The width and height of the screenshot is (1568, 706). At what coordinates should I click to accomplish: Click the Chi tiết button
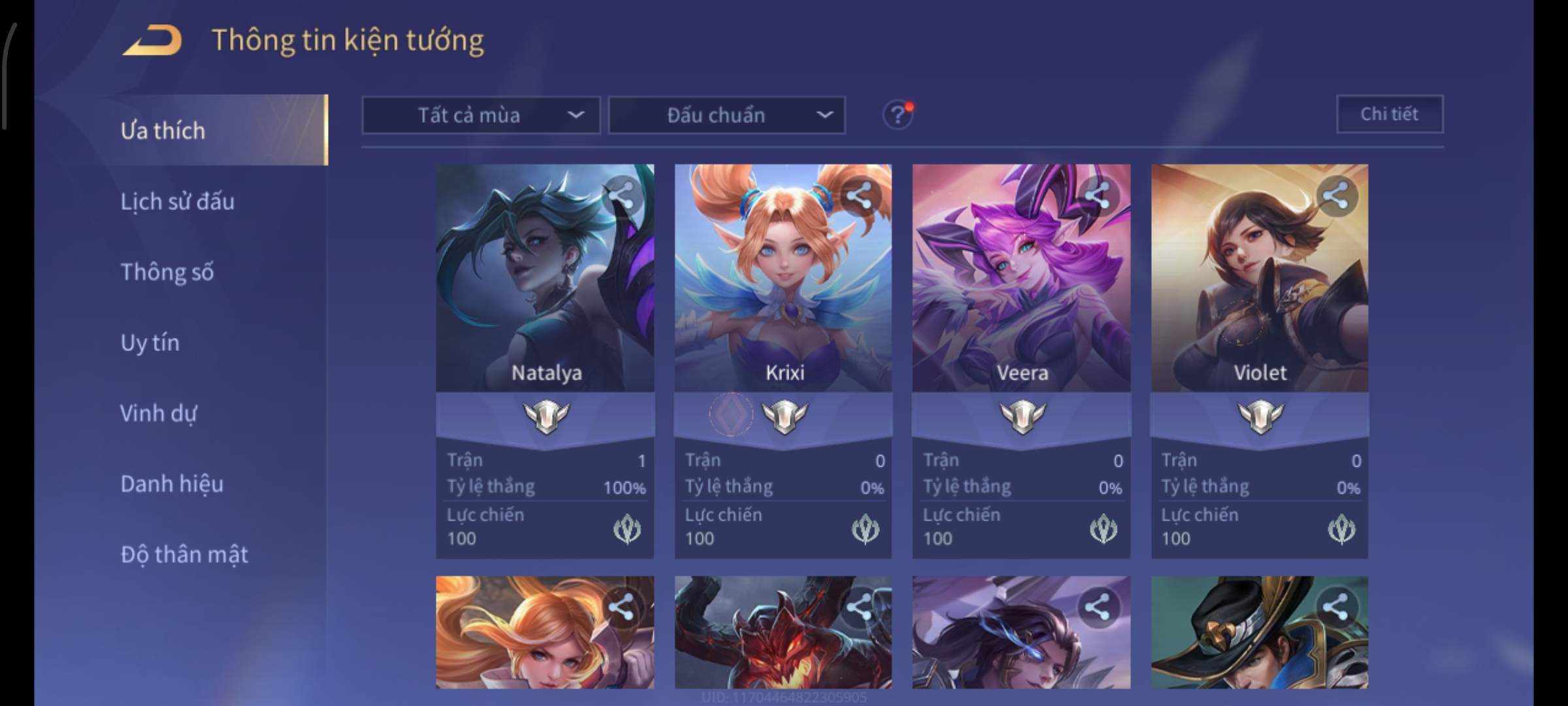[1390, 114]
